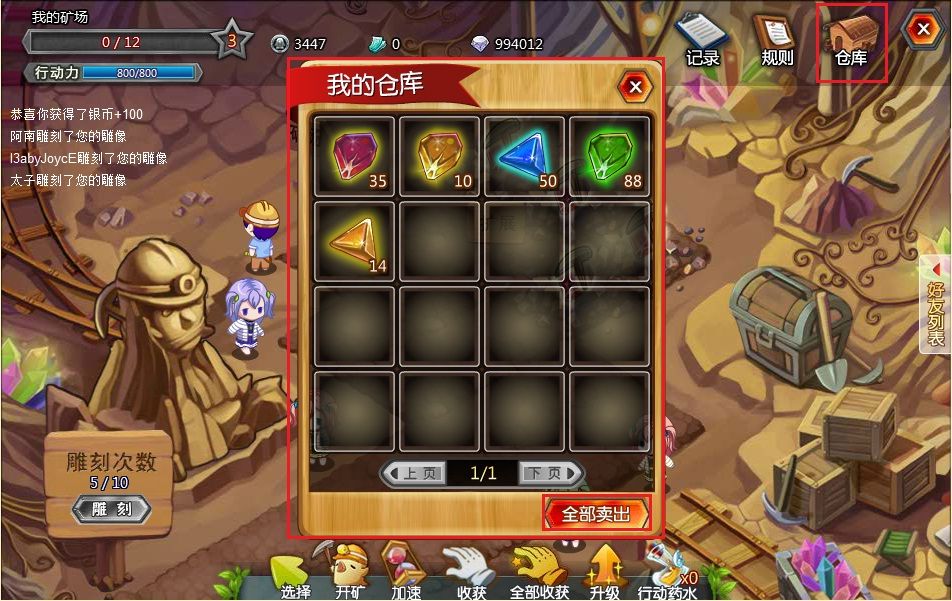The height and width of the screenshot is (601, 952).
Task: Click 全部收获 harvest all
Action: (539, 574)
